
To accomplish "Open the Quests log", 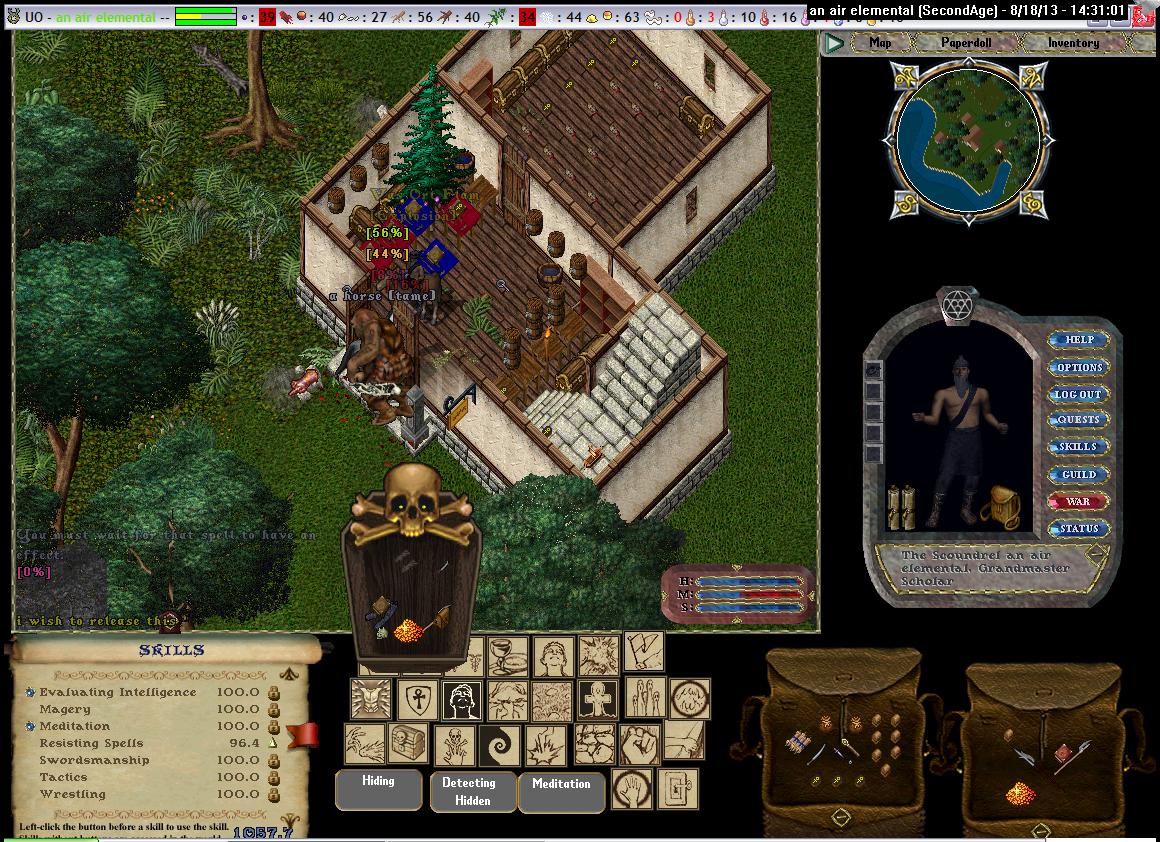I will (x=1079, y=420).
